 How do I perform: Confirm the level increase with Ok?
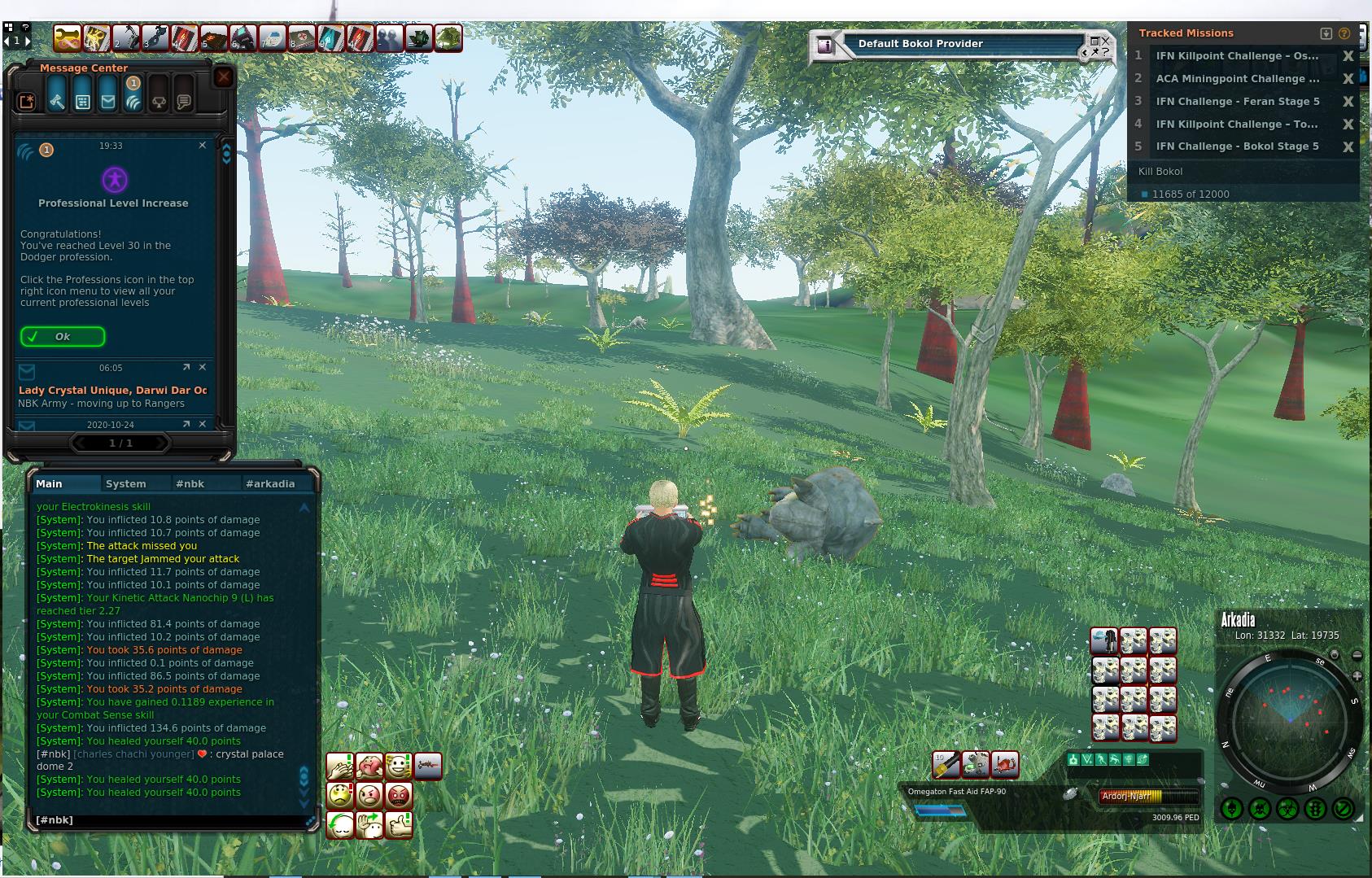63,337
